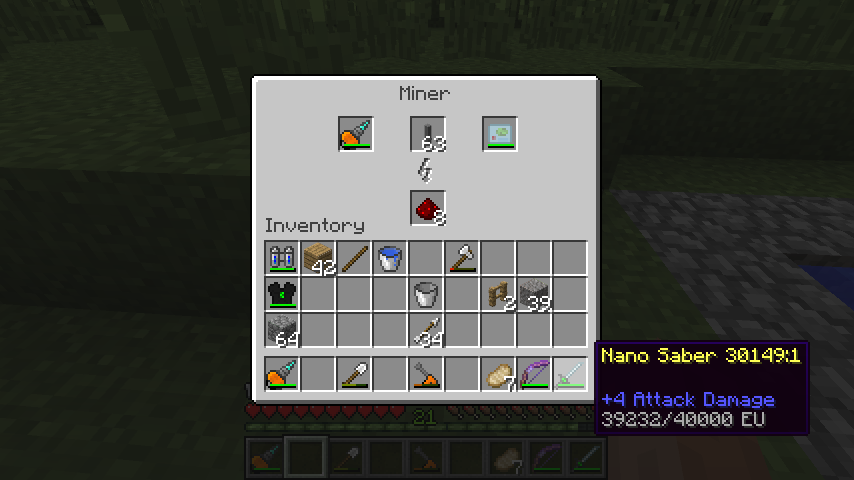Select the shovel in the hotbar row
This screenshot has height=480, width=854.
[x=354, y=374]
